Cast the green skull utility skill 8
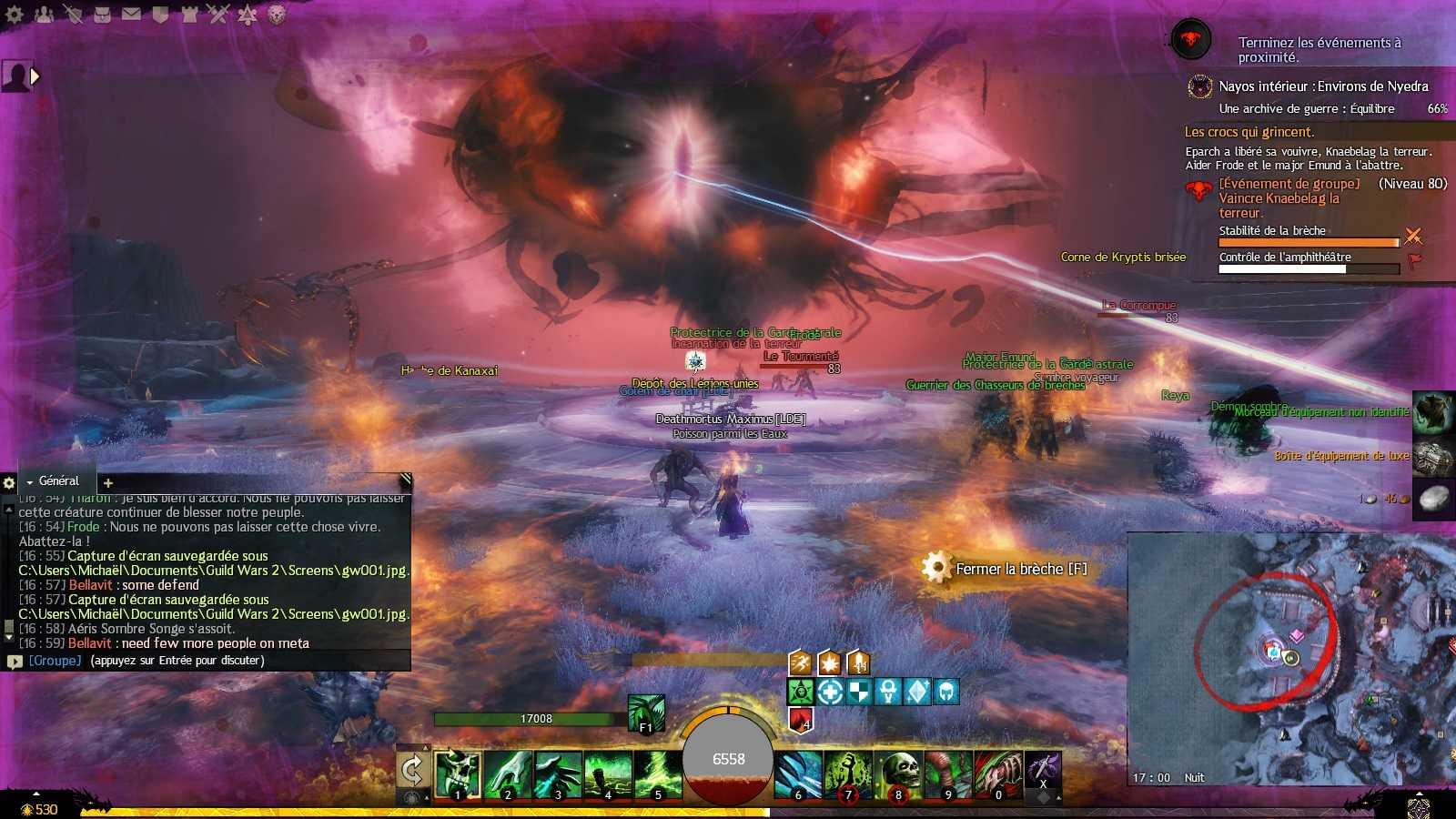Image resolution: width=1456 pixels, height=819 pixels. tap(899, 774)
